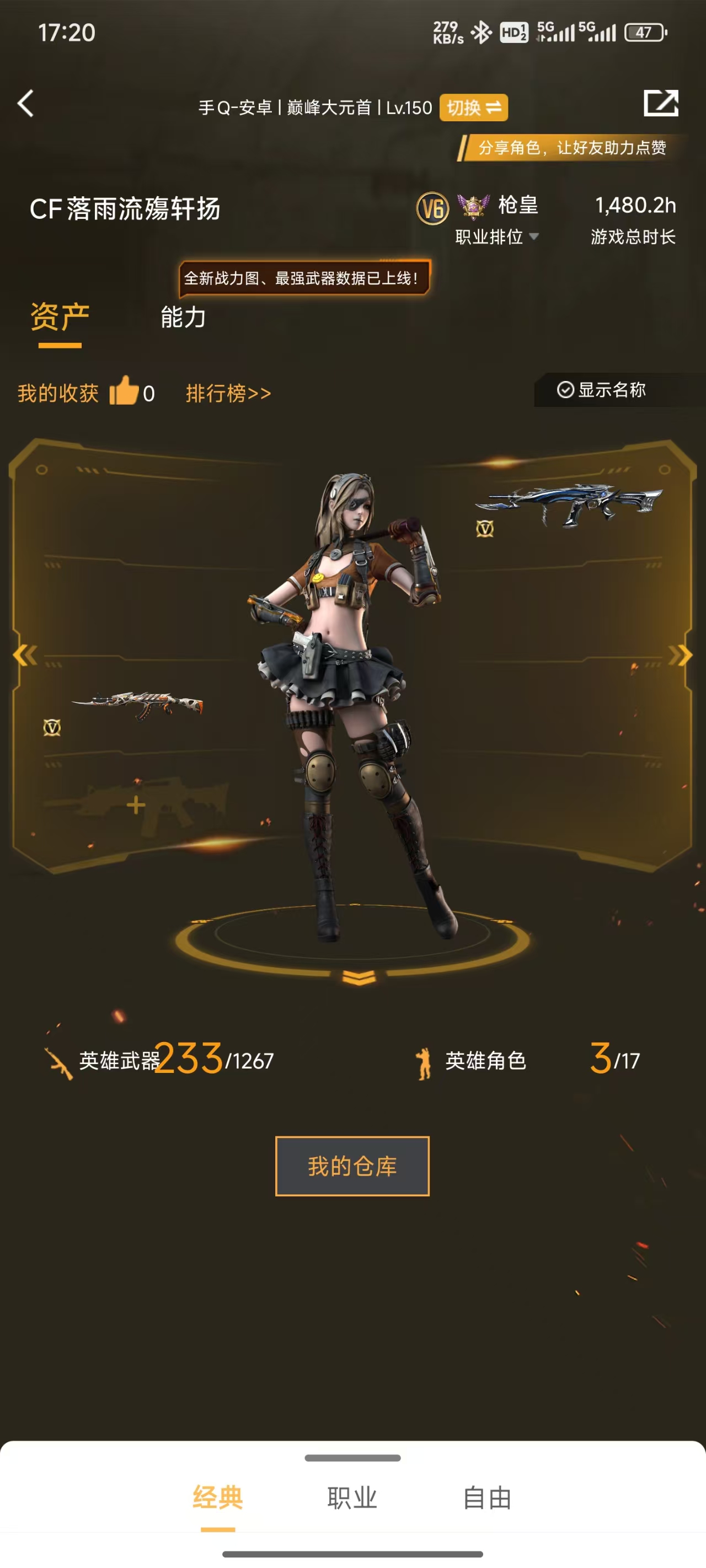This screenshot has width=706, height=1568.
Task: Open the share icon in top-right corner
Action: coord(661,103)
